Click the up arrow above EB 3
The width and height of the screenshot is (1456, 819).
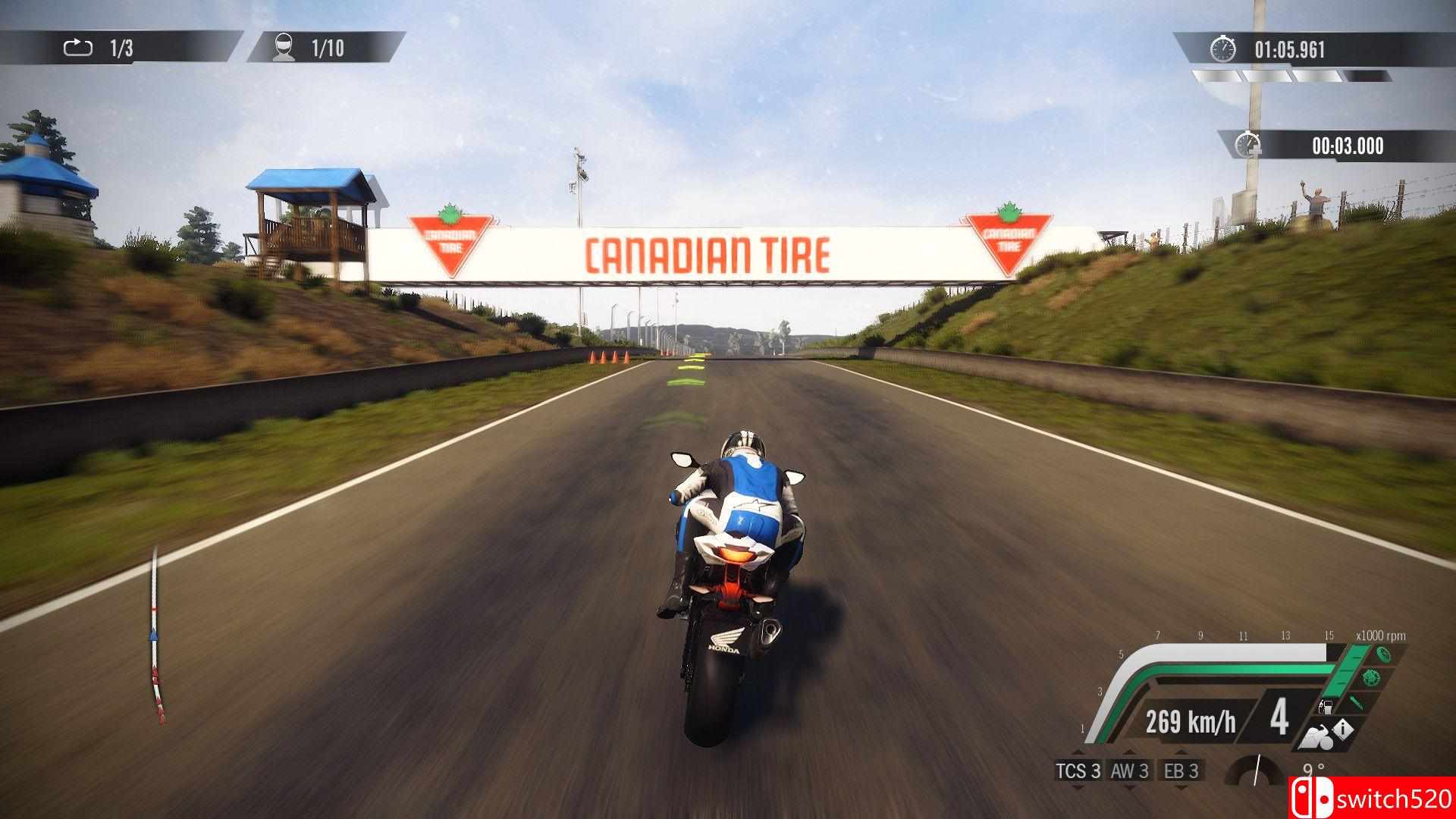pos(1180,753)
